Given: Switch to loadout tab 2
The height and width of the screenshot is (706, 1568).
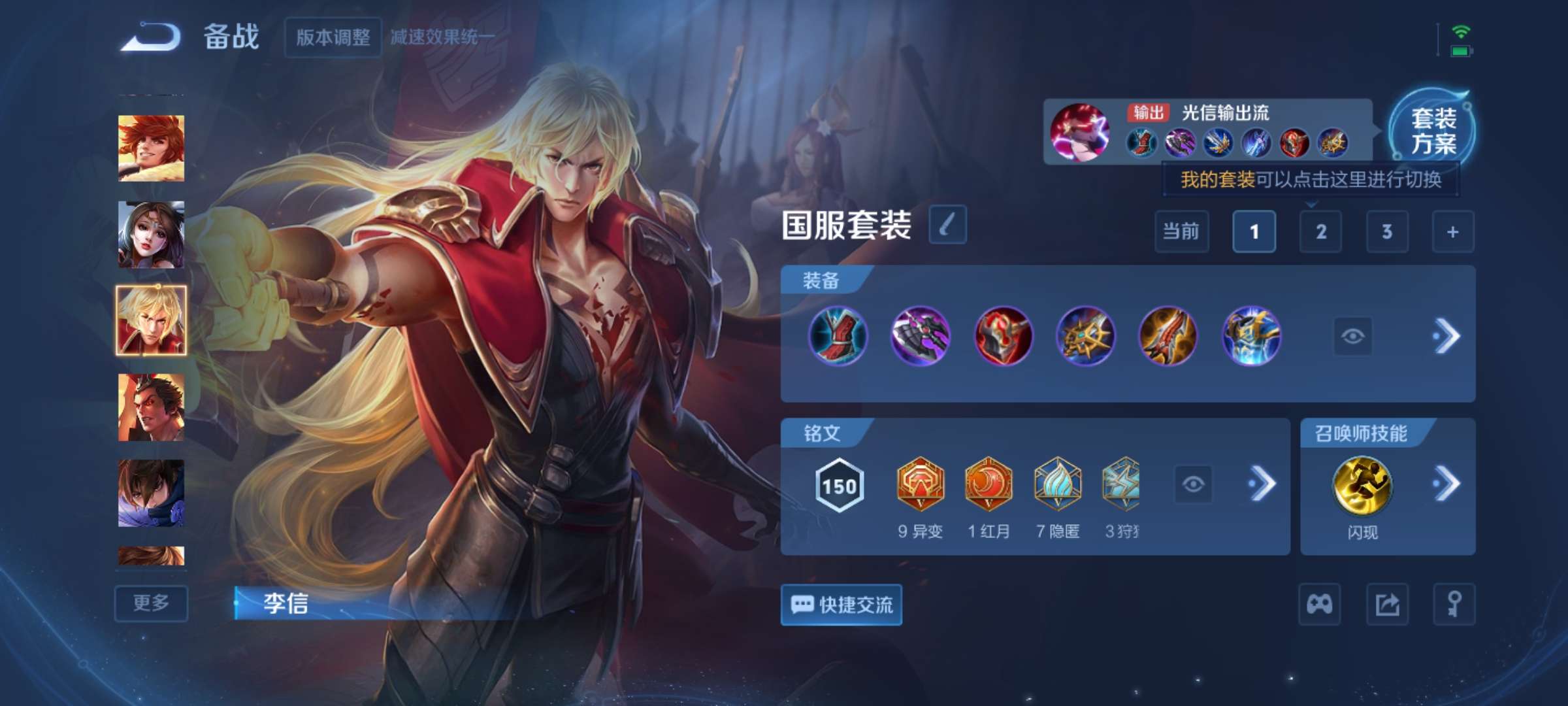Looking at the screenshot, I should (1320, 232).
